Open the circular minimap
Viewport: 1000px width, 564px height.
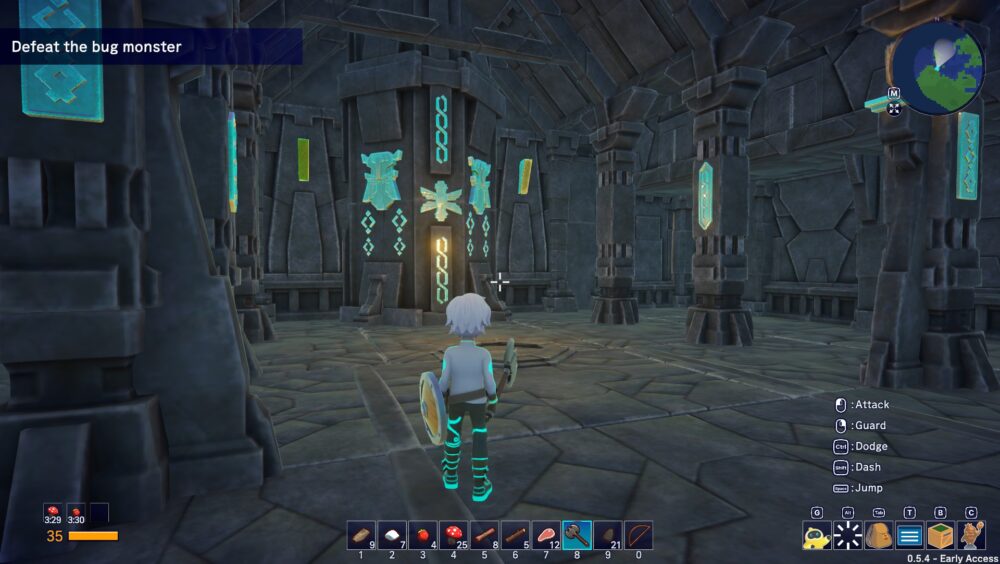tap(938, 68)
